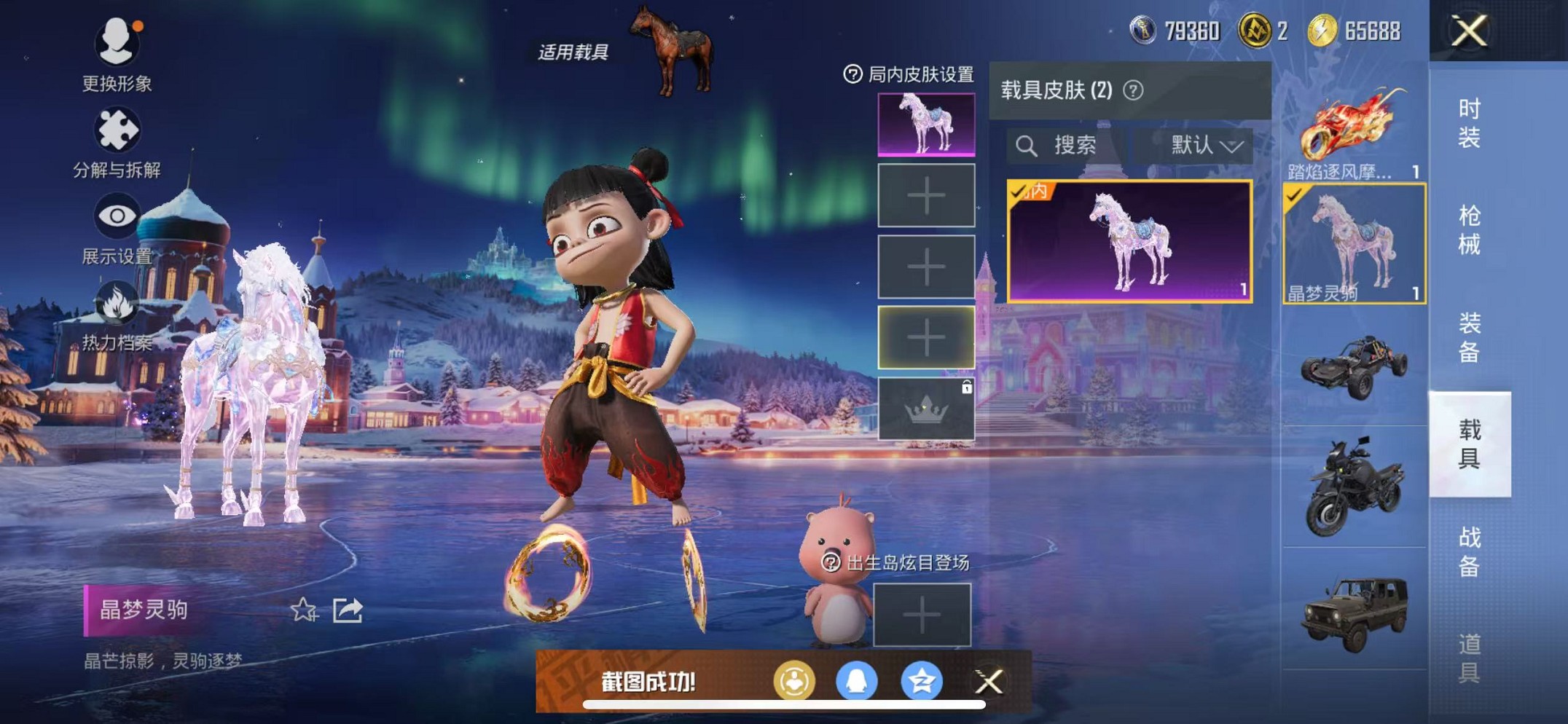
Task: Switch to the 战备 tab
Action: pyautogui.click(x=1469, y=551)
